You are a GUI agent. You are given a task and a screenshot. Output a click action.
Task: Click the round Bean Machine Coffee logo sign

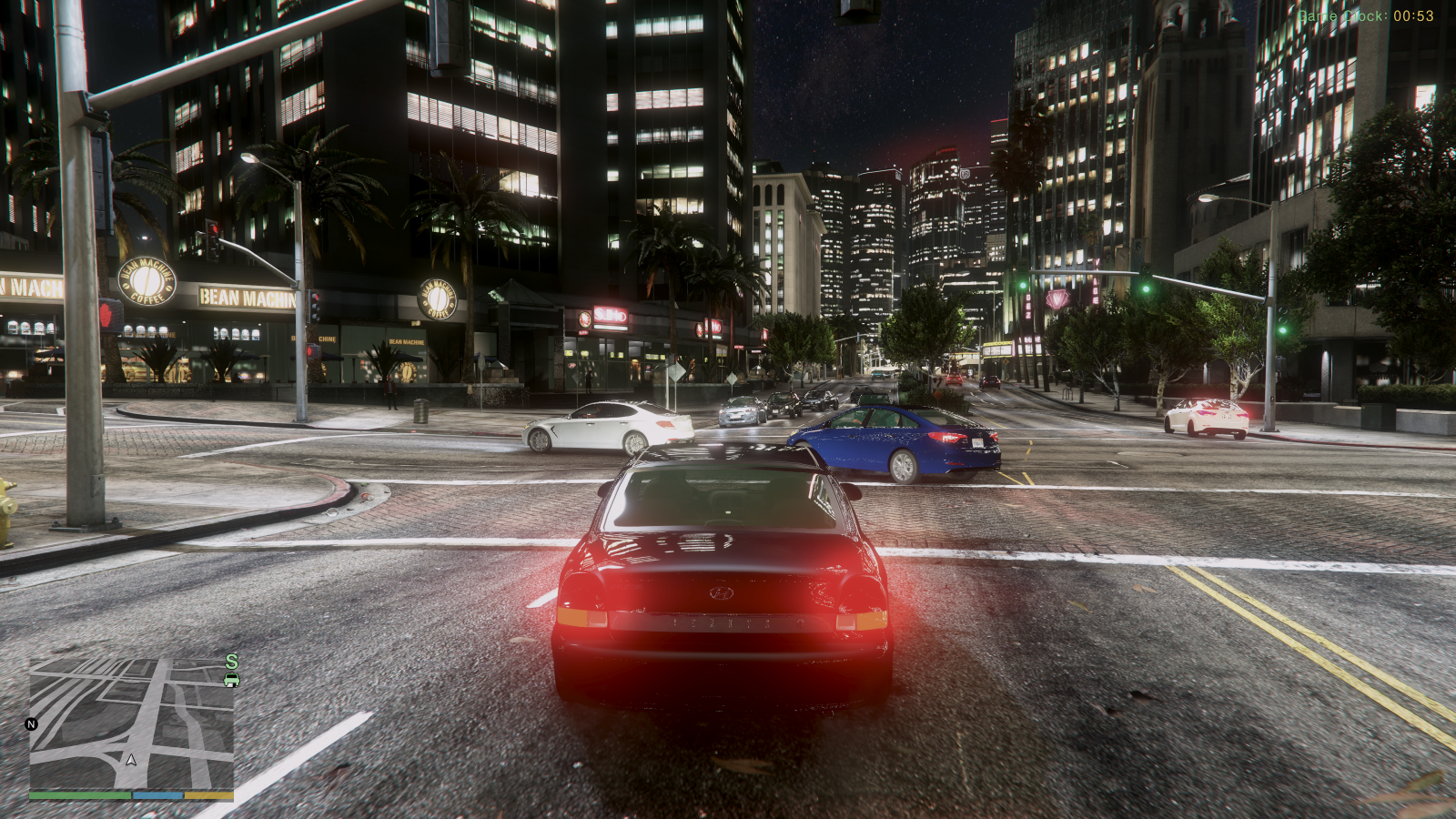147,279
